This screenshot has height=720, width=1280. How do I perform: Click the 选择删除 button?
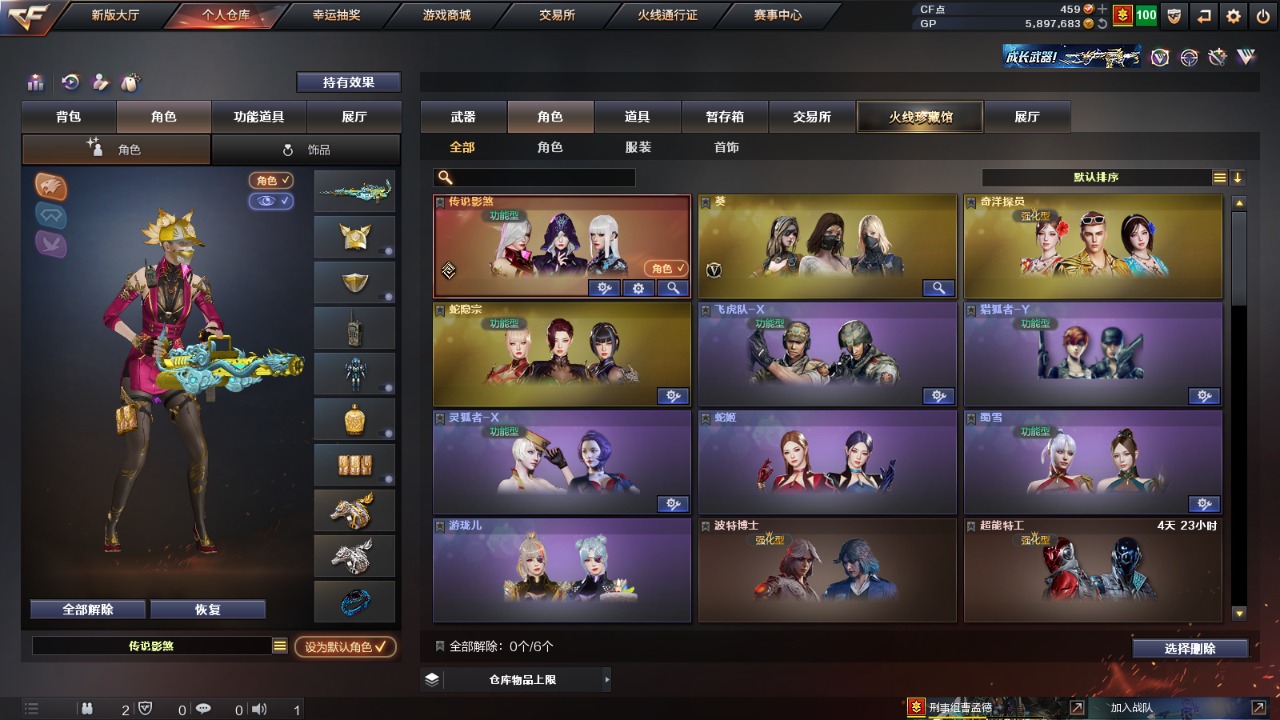pos(1190,648)
